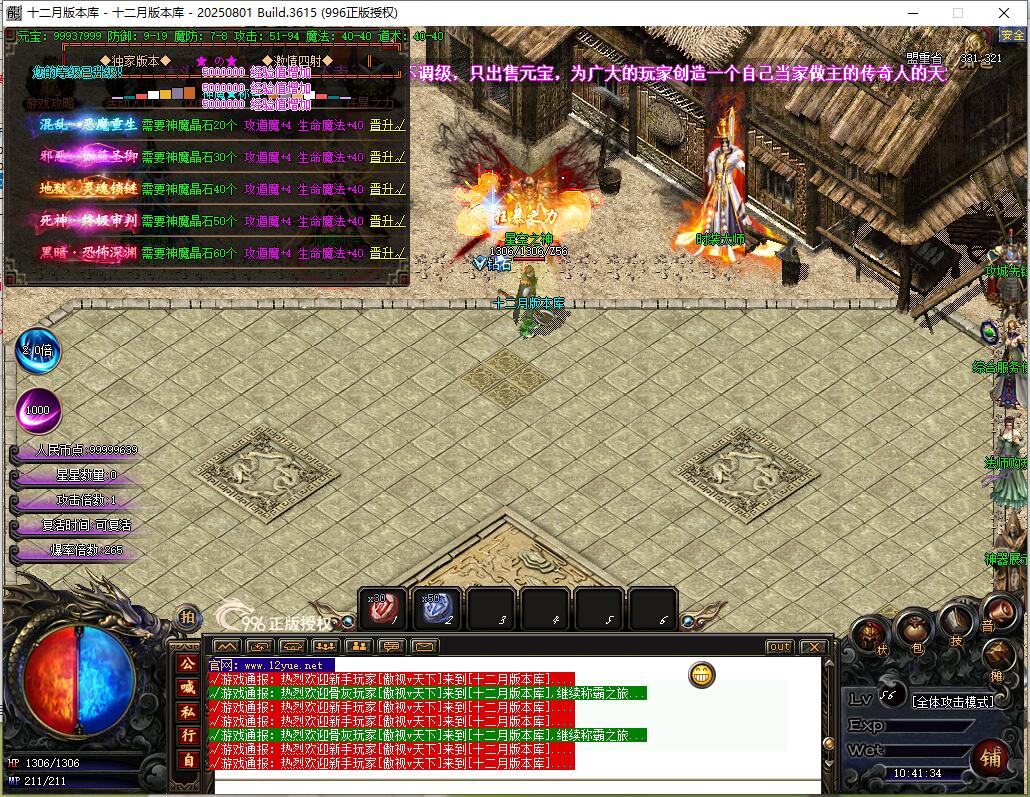Open the 铺 shop button
This screenshot has height=797, width=1030.
(990, 758)
